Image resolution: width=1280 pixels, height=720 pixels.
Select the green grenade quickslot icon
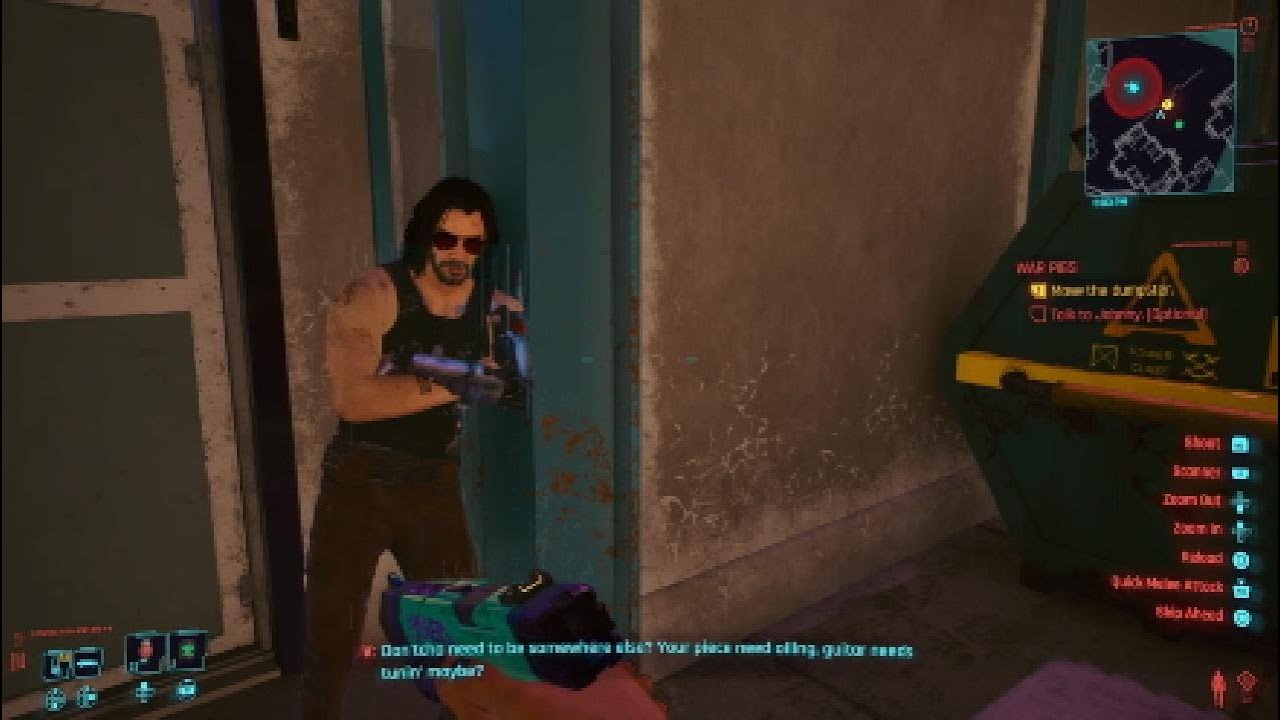point(188,652)
